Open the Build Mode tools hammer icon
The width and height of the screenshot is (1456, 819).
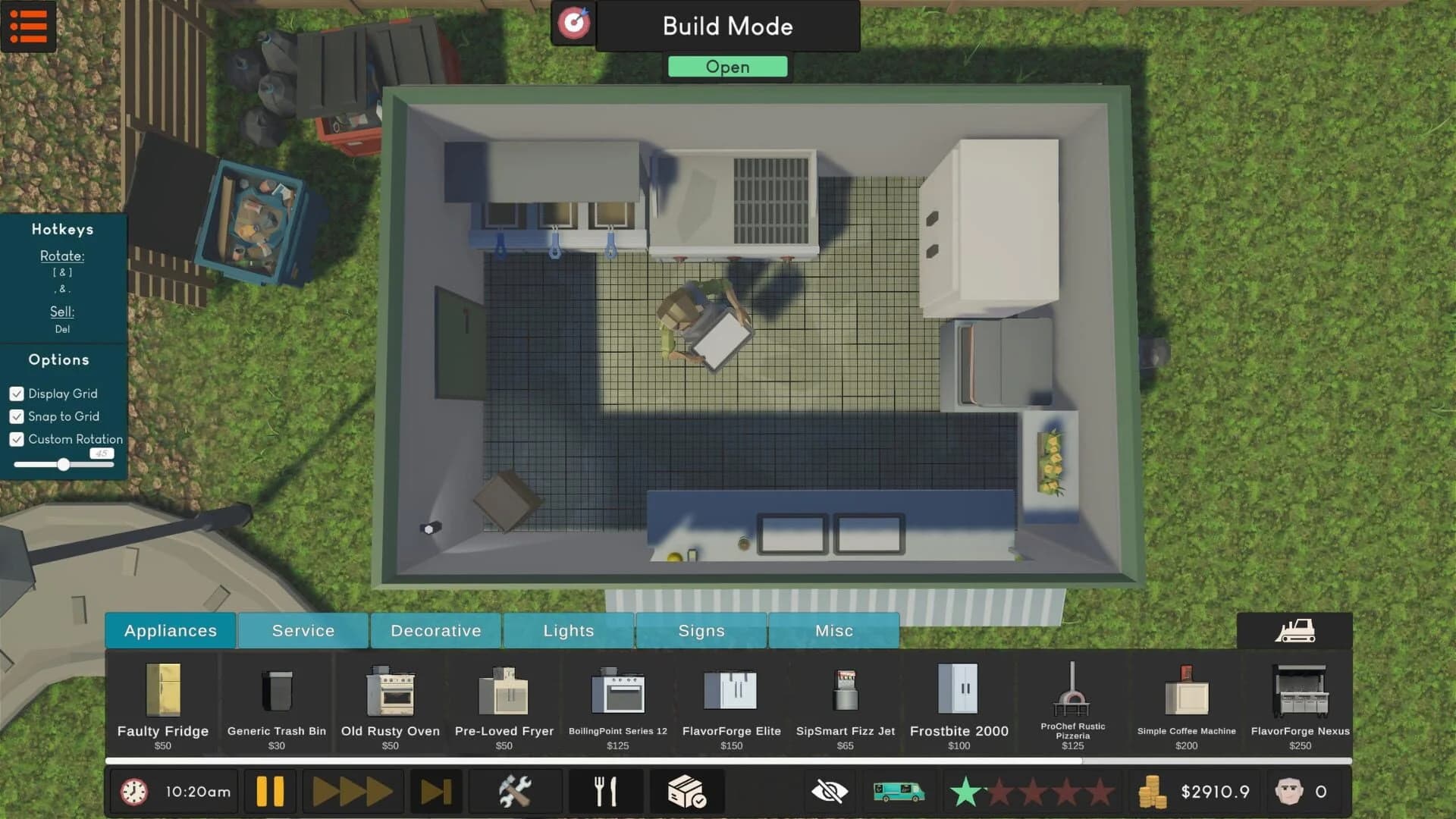click(x=515, y=791)
